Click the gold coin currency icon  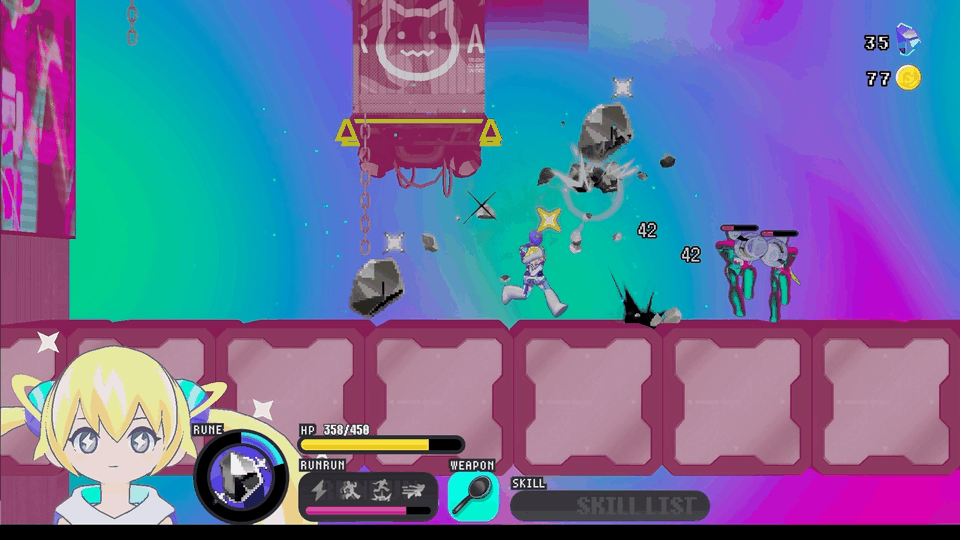point(908,78)
